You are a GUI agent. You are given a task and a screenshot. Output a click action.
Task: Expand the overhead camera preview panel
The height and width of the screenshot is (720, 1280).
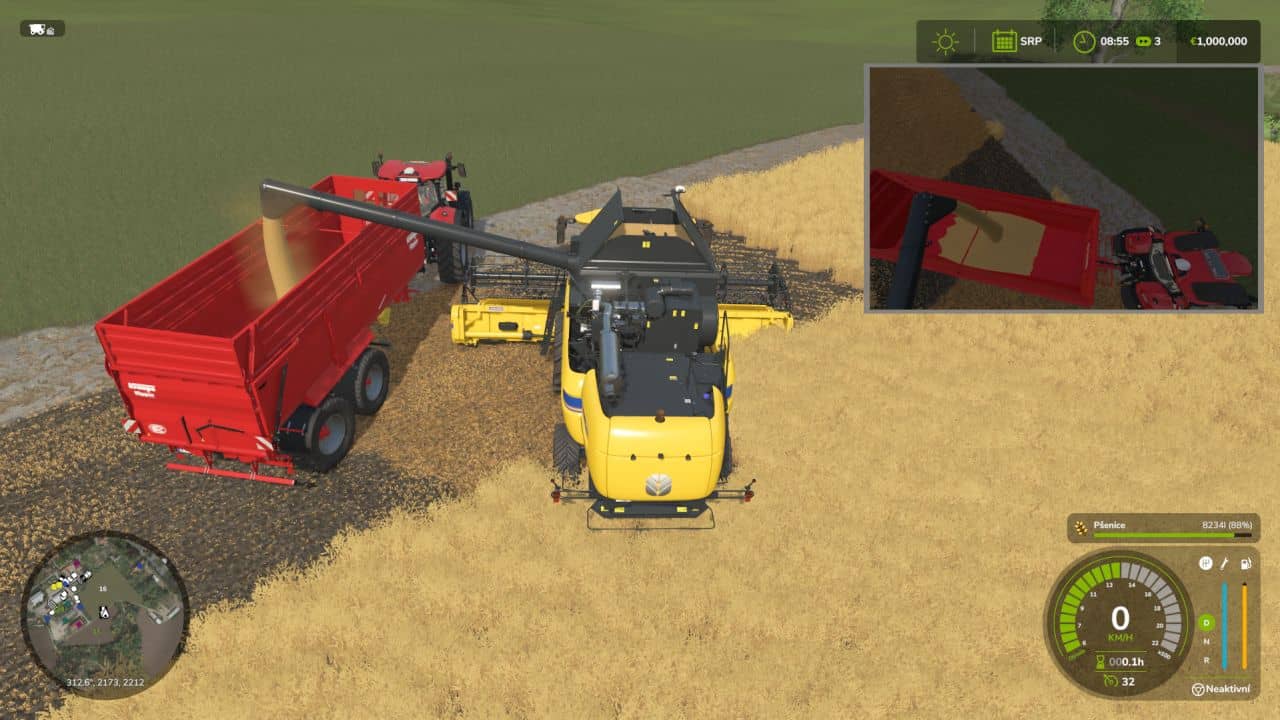pos(1060,190)
